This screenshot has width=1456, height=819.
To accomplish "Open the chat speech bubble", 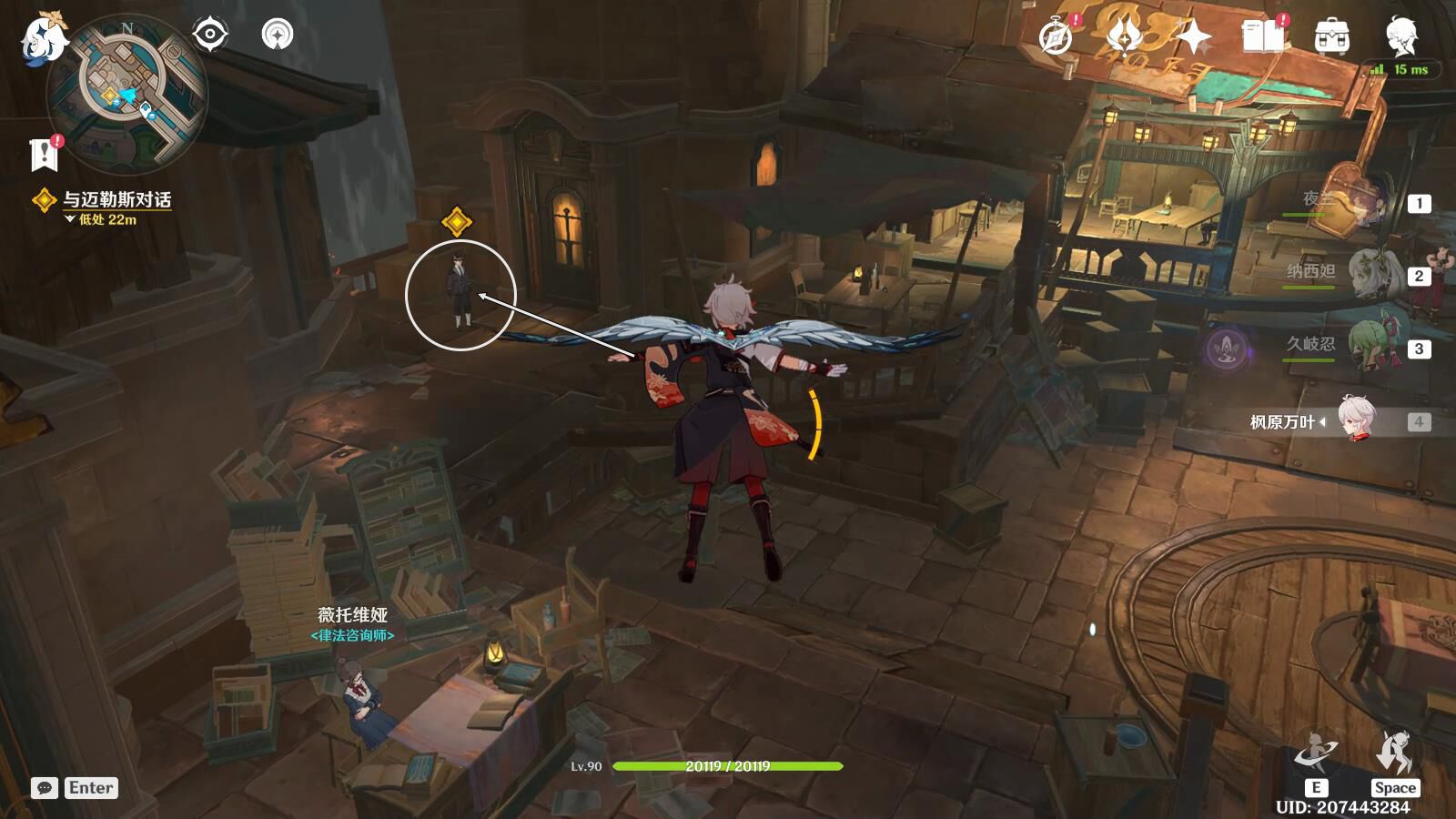I will click(x=45, y=788).
